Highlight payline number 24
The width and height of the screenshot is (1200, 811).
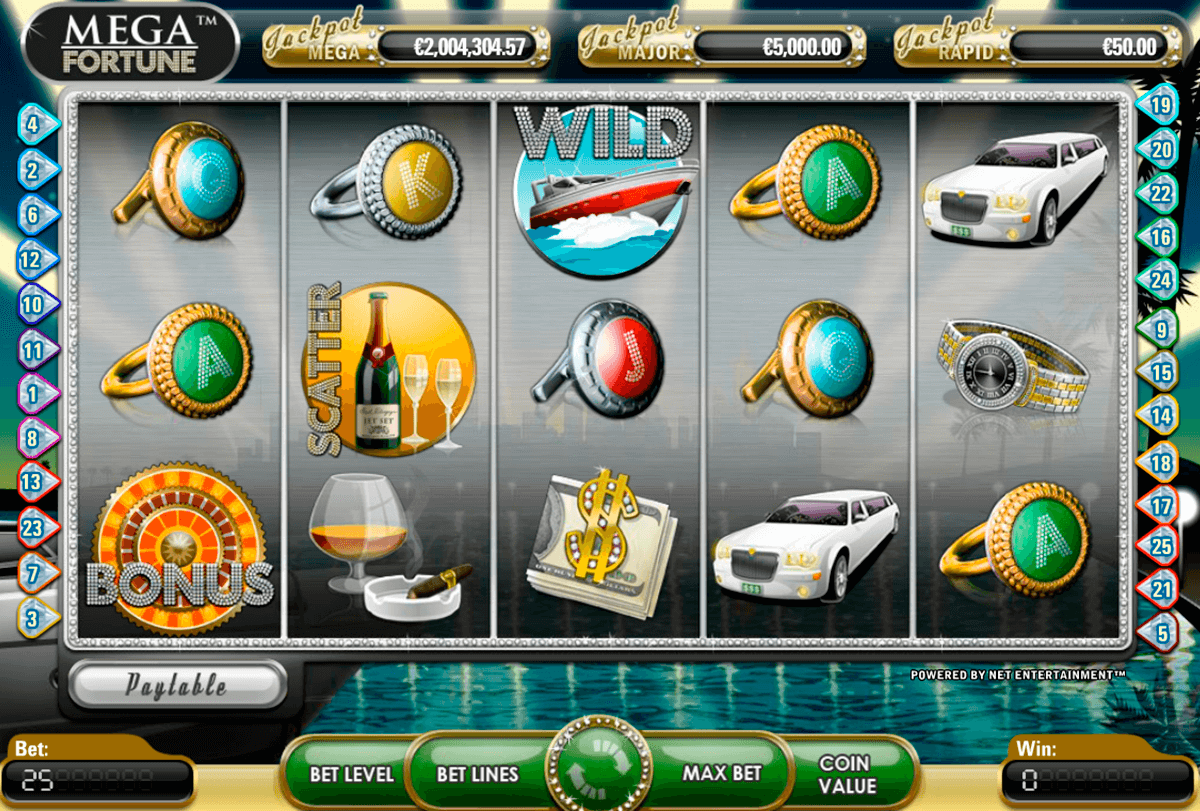(x=1161, y=281)
